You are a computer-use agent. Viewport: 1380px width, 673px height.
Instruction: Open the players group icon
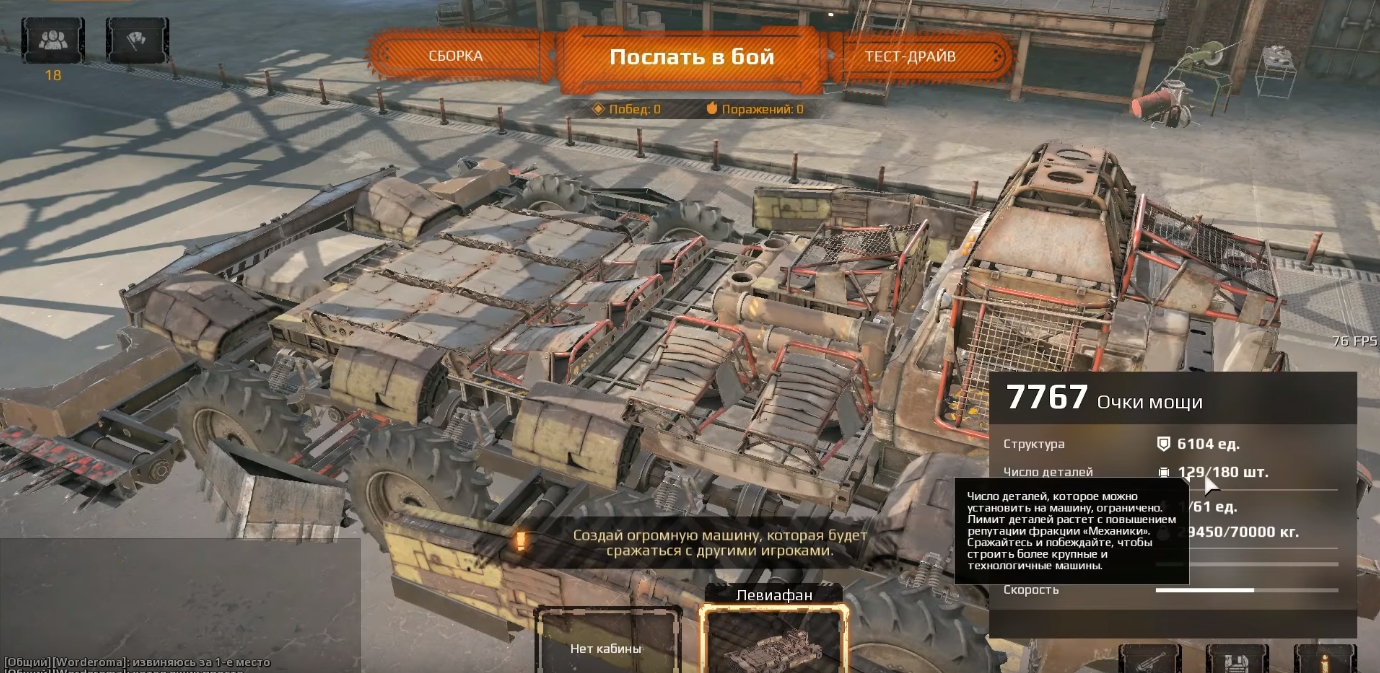[x=54, y=41]
